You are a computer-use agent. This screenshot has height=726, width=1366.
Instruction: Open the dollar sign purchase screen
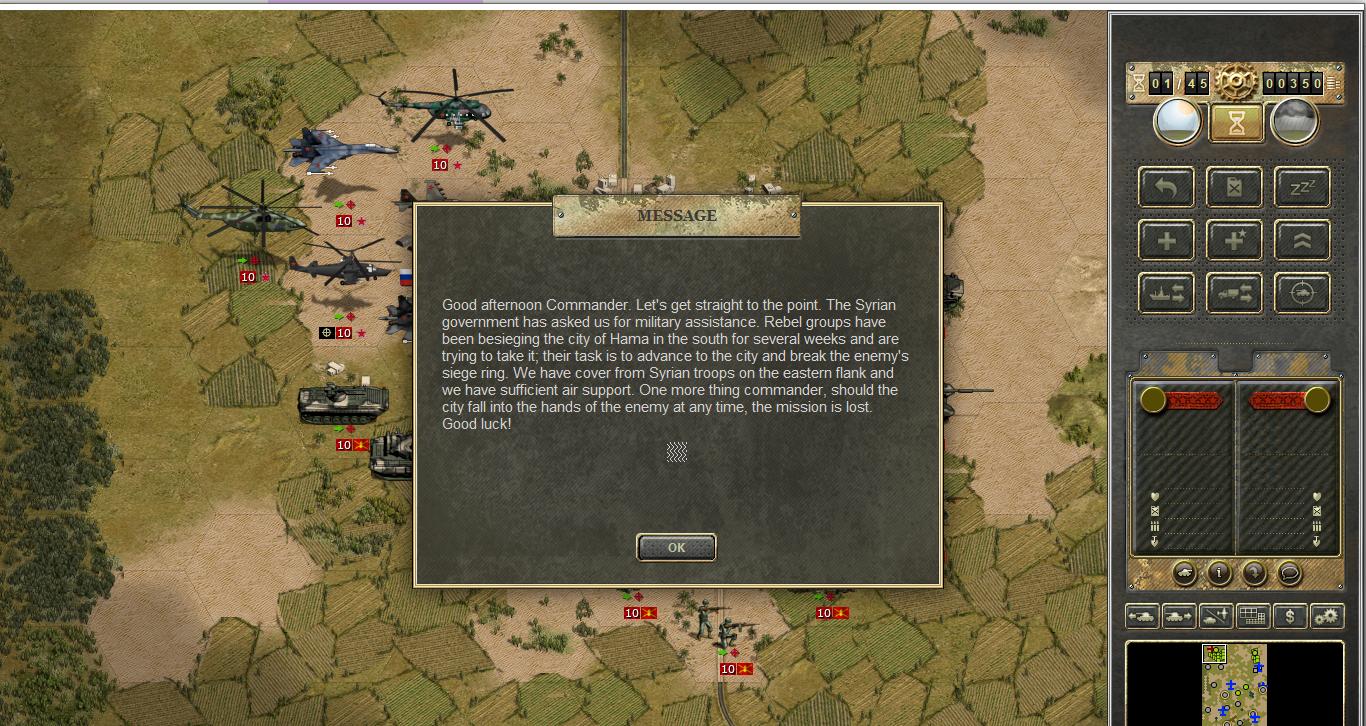pos(1290,616)
